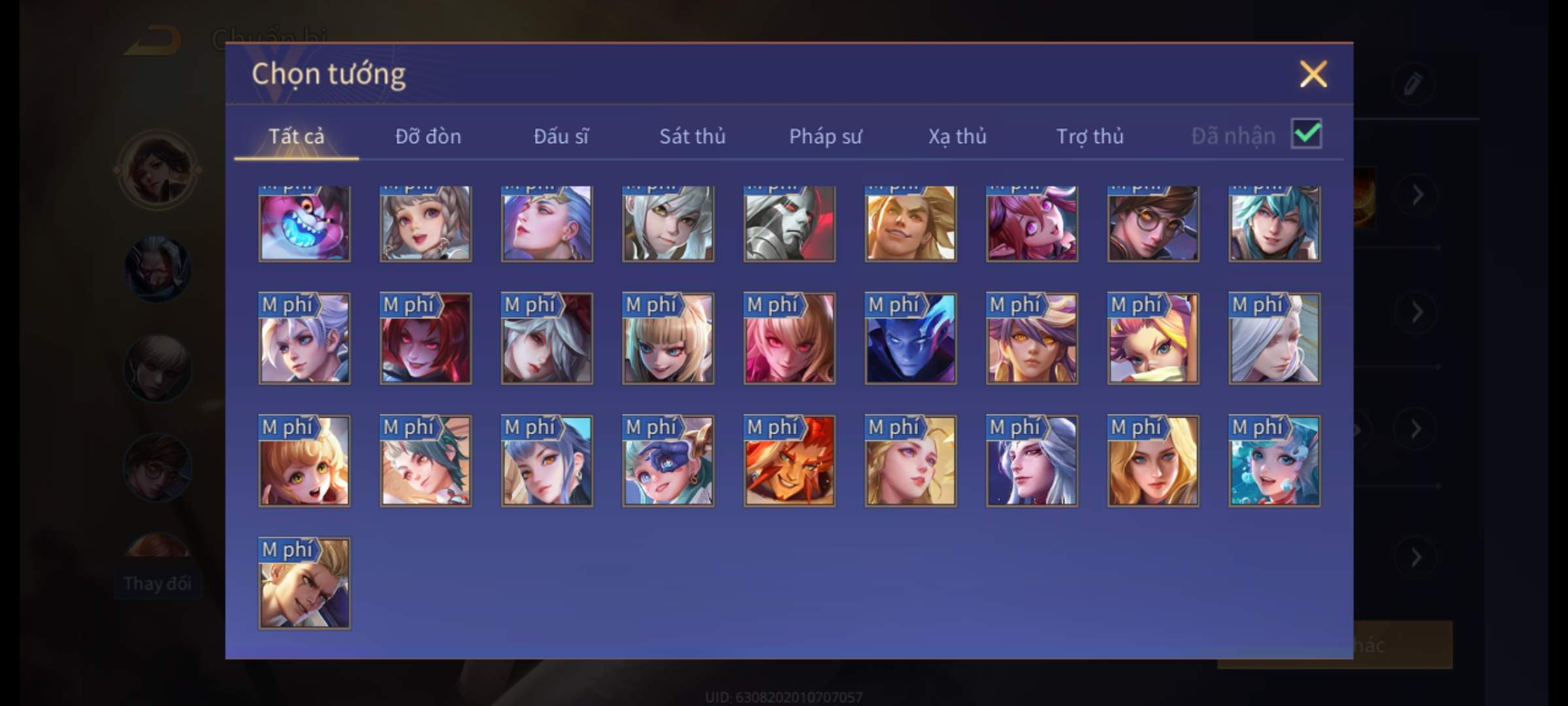Pick the blonde girl with open mouth
Image resolution: width=1568 pixels, height=706 pixels.
click(x=304, y=462)
